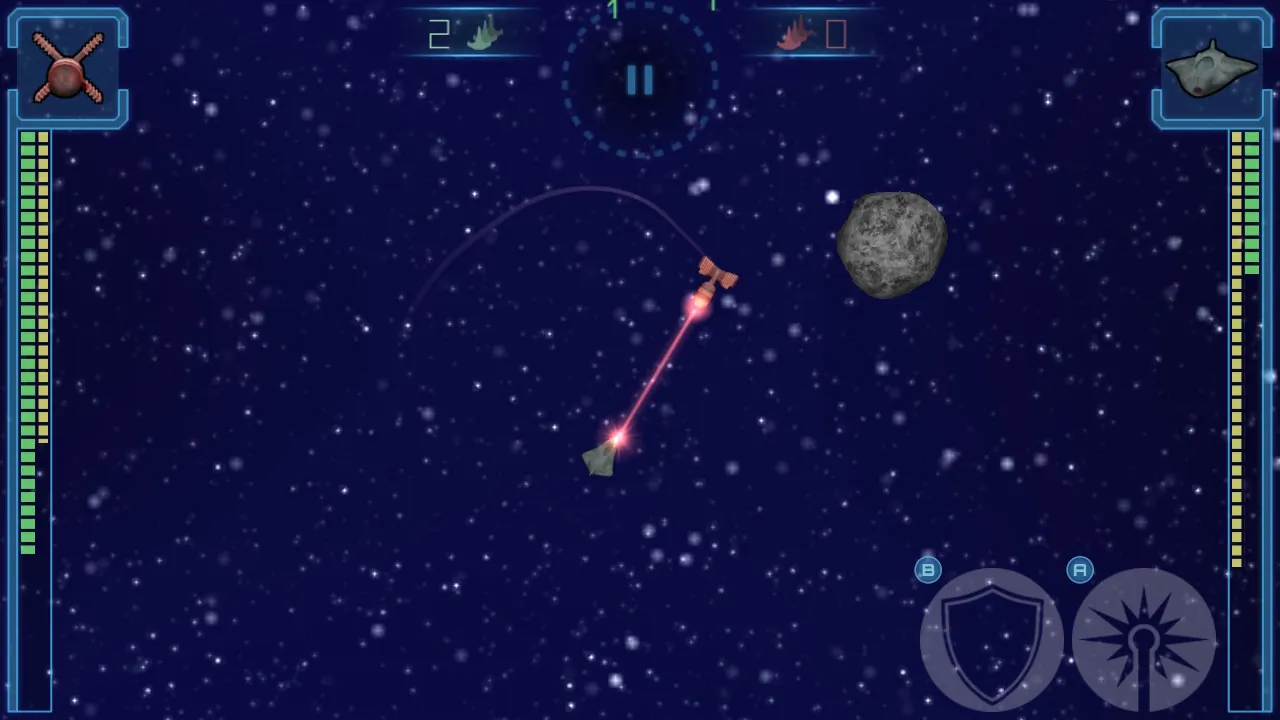The height and width of the screenshot is (720, 1280).
Task: Click the red crossed-cannons ship emblem top-left
Action: [x=66, y=66]
